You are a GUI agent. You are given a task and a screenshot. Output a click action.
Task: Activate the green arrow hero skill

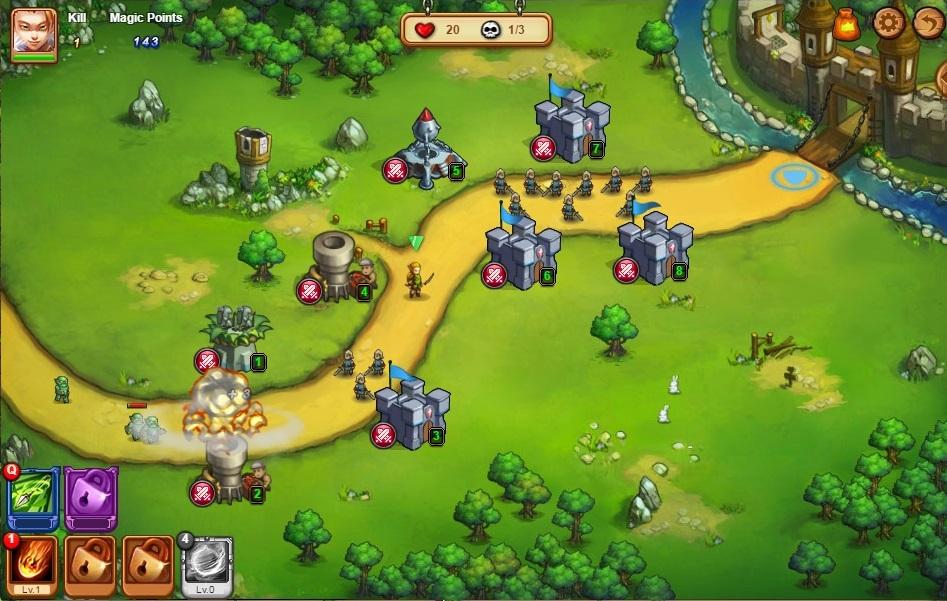tap(34, 497)
